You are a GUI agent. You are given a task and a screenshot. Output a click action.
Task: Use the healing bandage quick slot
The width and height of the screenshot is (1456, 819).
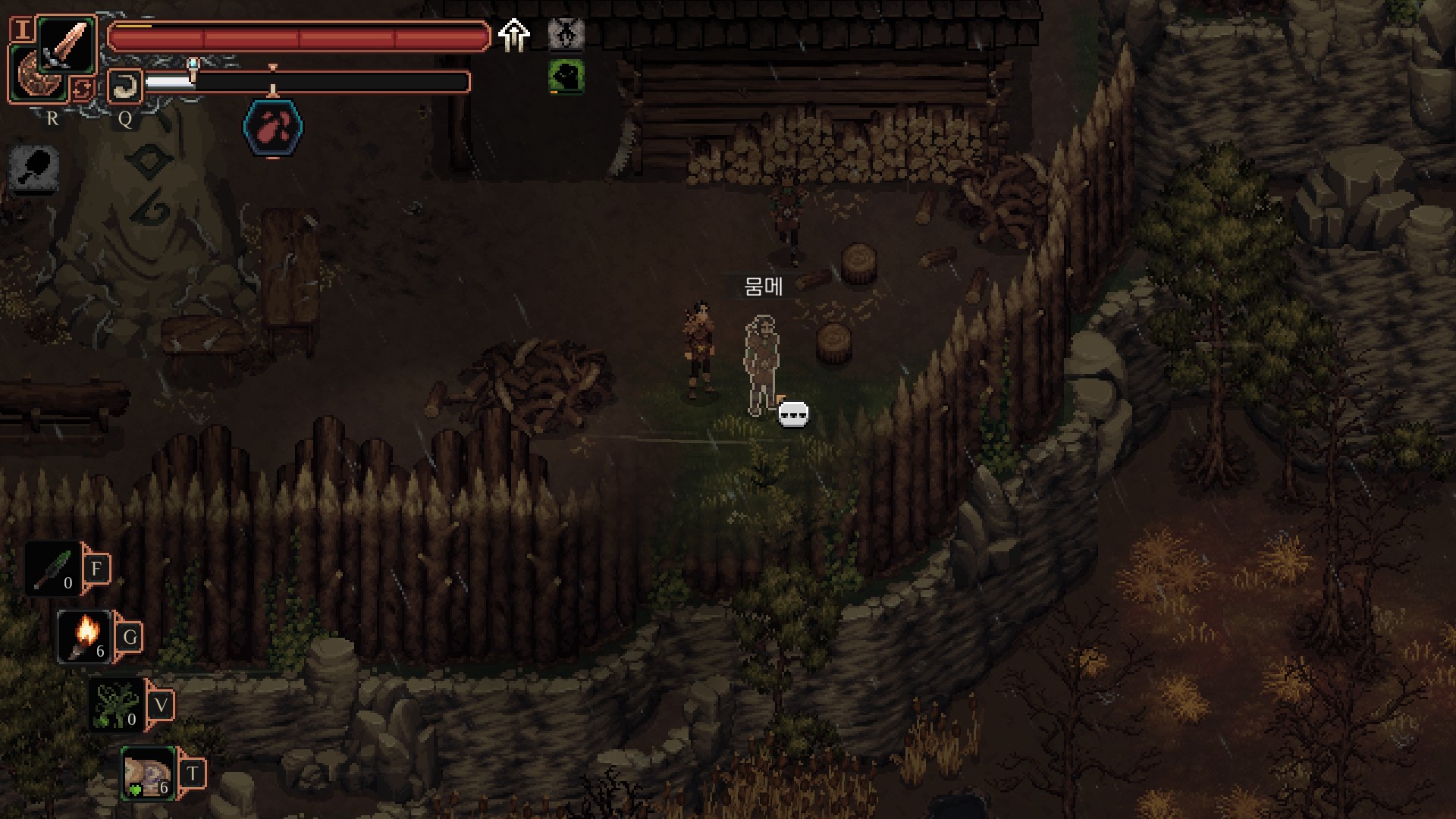(148, 773)
